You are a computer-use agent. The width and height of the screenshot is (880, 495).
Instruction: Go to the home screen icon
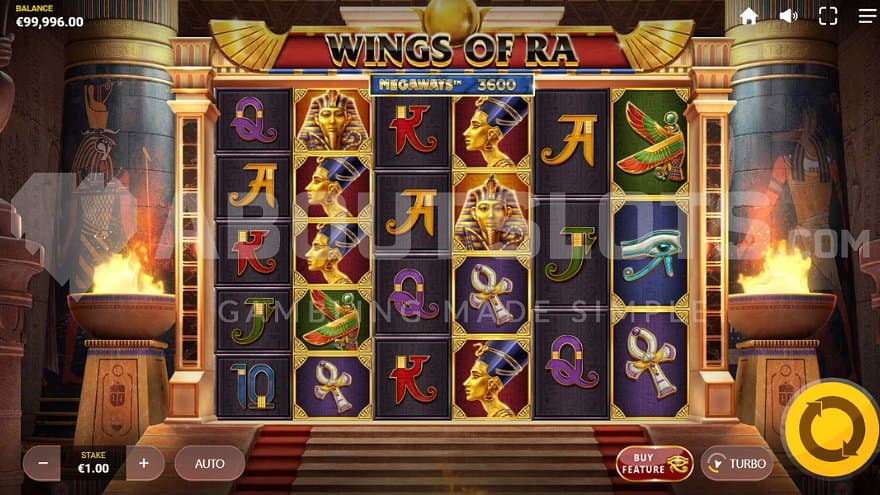coord(749,16)
